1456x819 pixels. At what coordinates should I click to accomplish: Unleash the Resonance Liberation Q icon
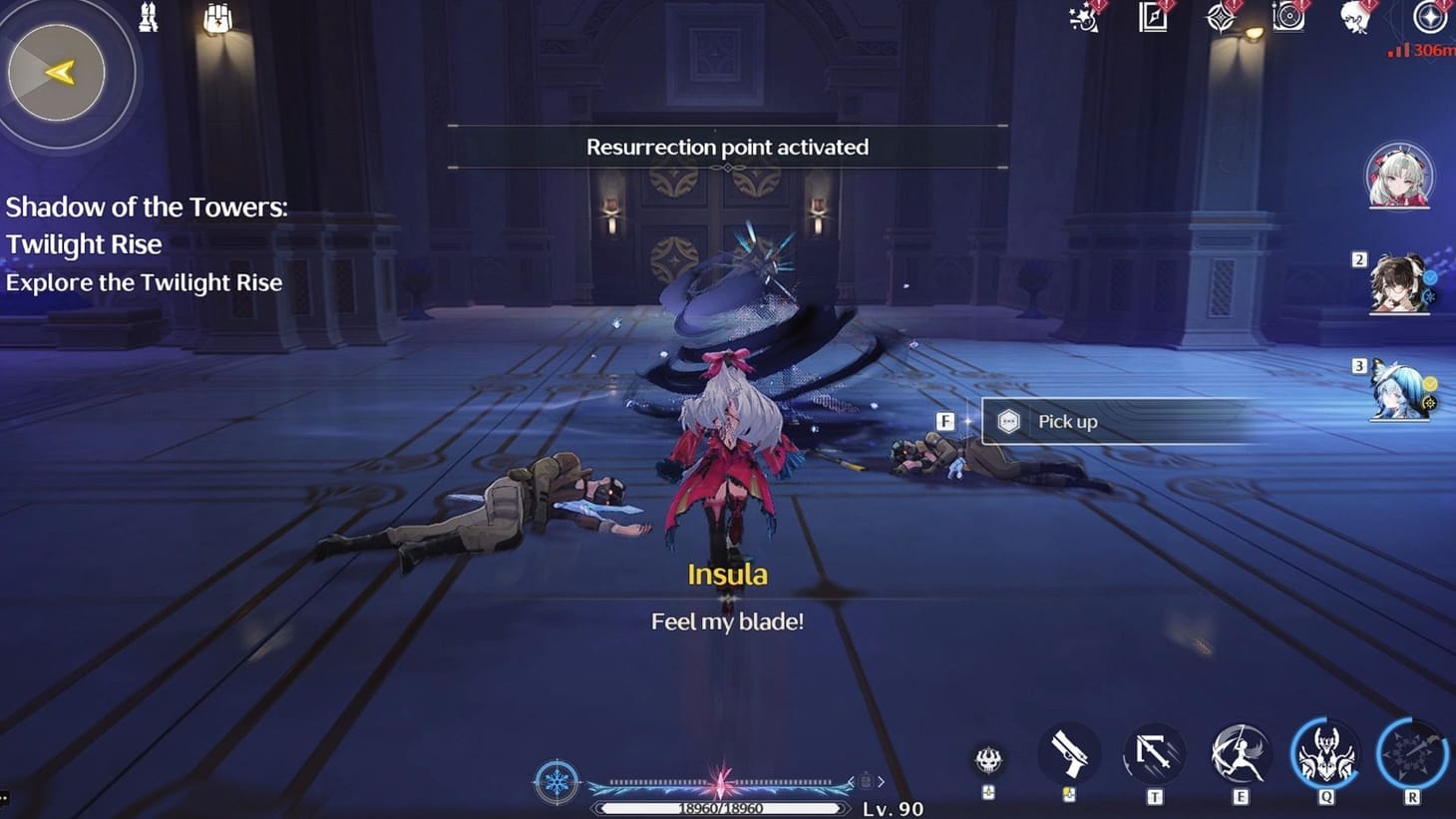point(1326,756)
